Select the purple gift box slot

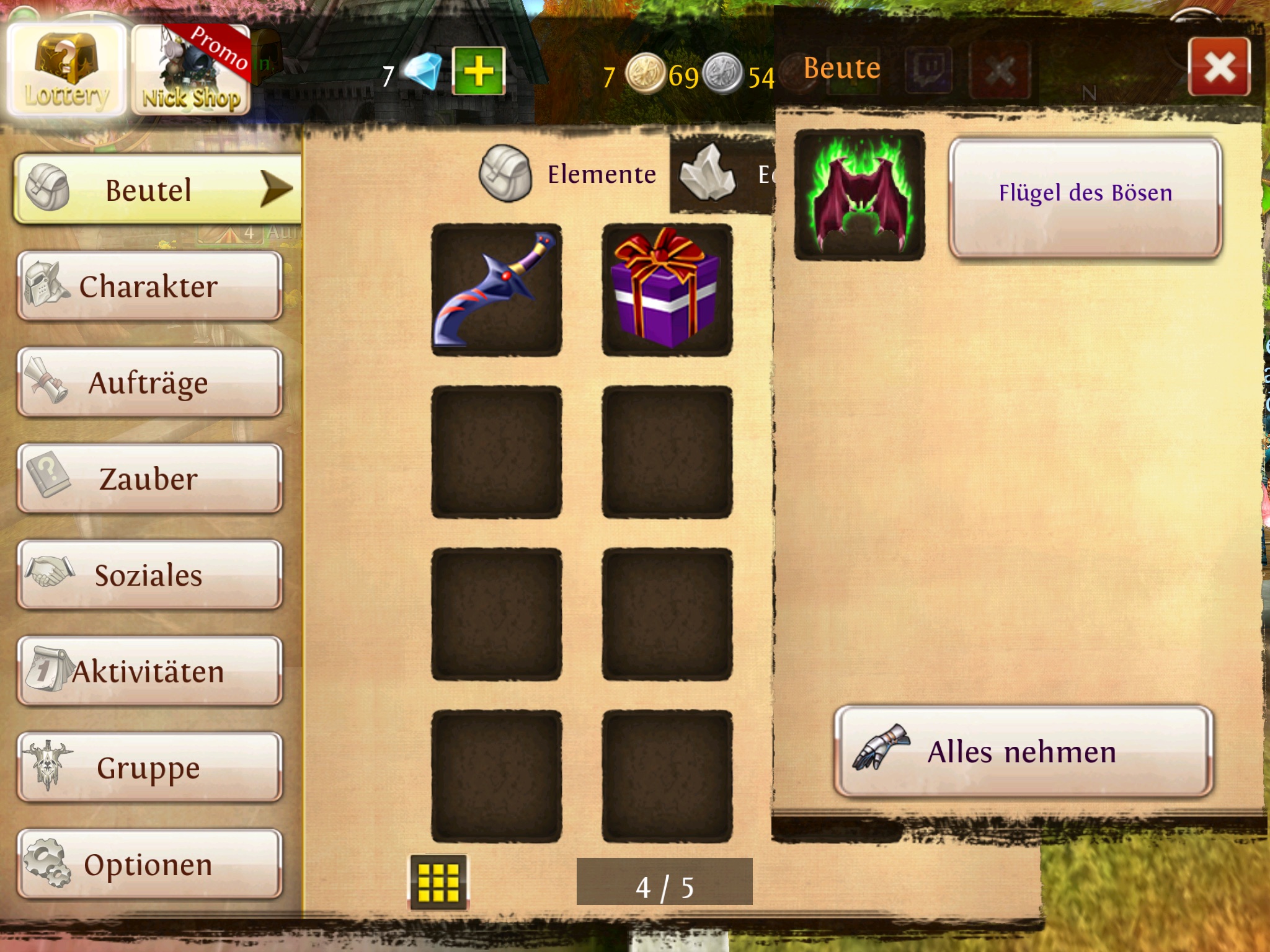(667, 289)
